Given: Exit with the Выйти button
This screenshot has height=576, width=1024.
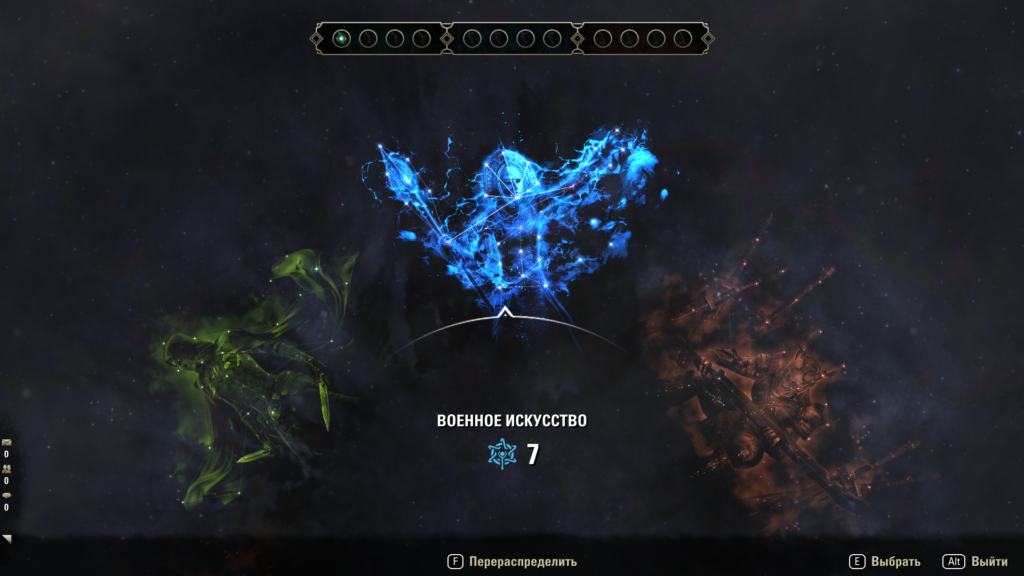Looking at the screenshot, I should coord(974,562).
